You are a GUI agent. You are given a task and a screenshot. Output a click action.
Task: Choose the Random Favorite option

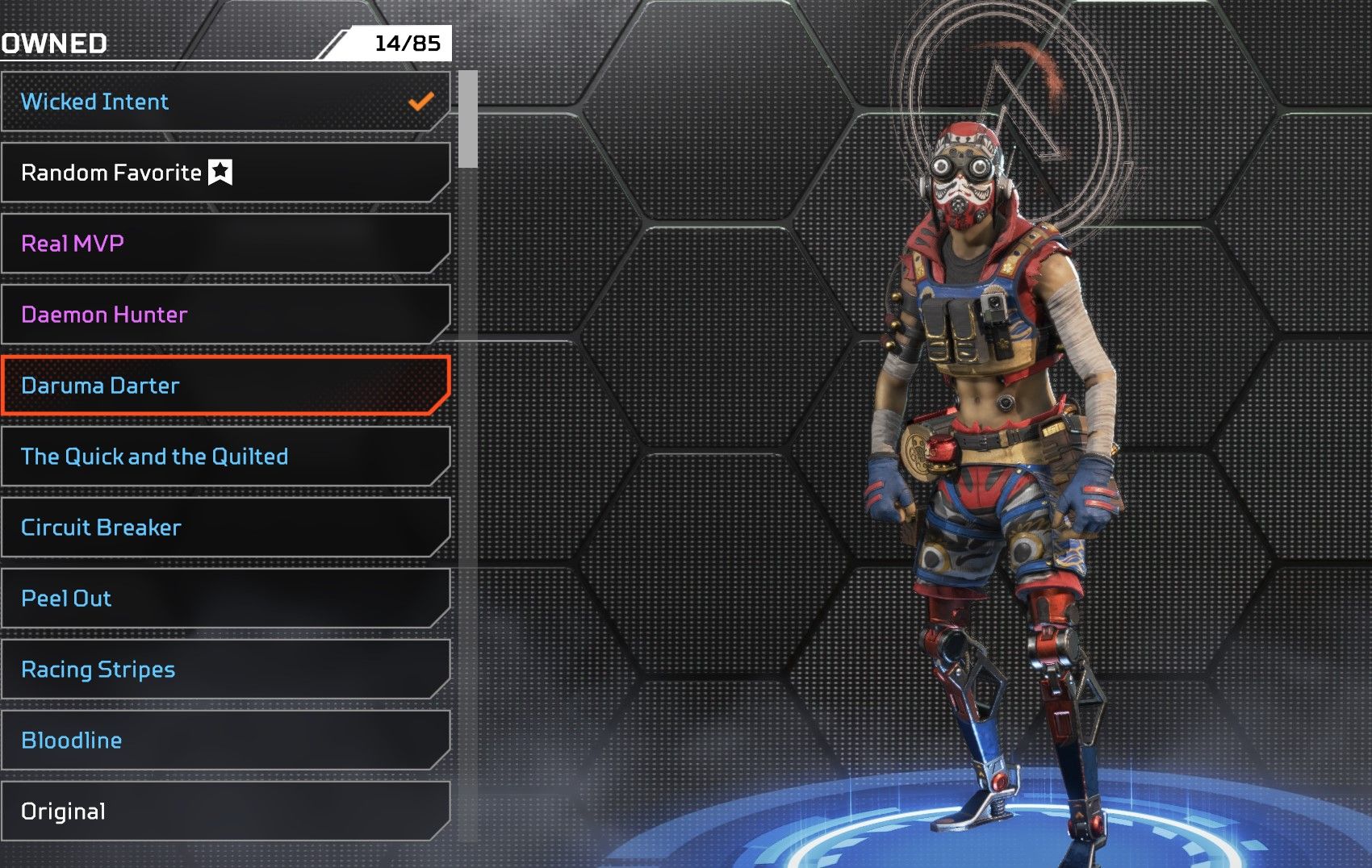click(224, 173)
